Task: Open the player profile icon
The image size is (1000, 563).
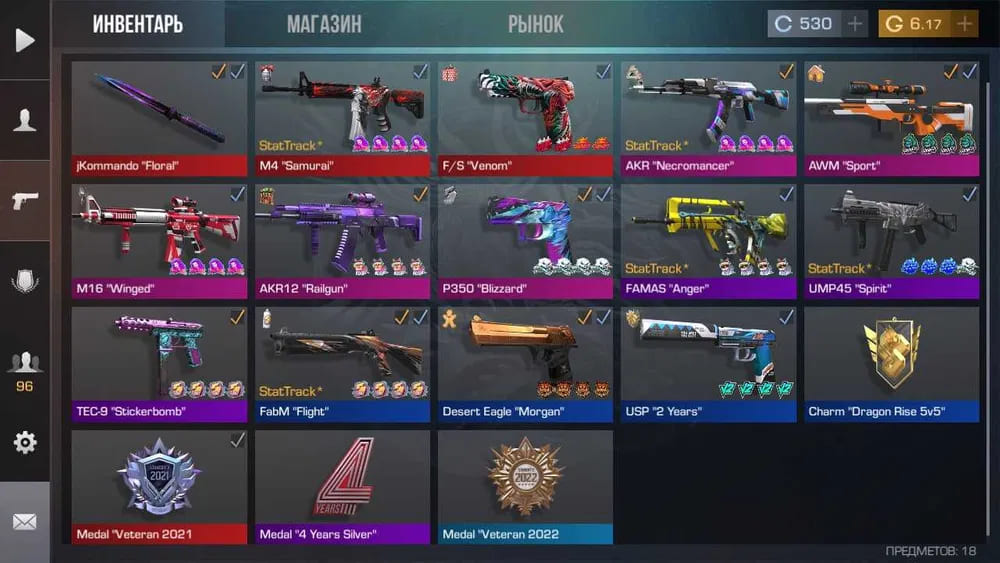Action: tap(25, 120)
